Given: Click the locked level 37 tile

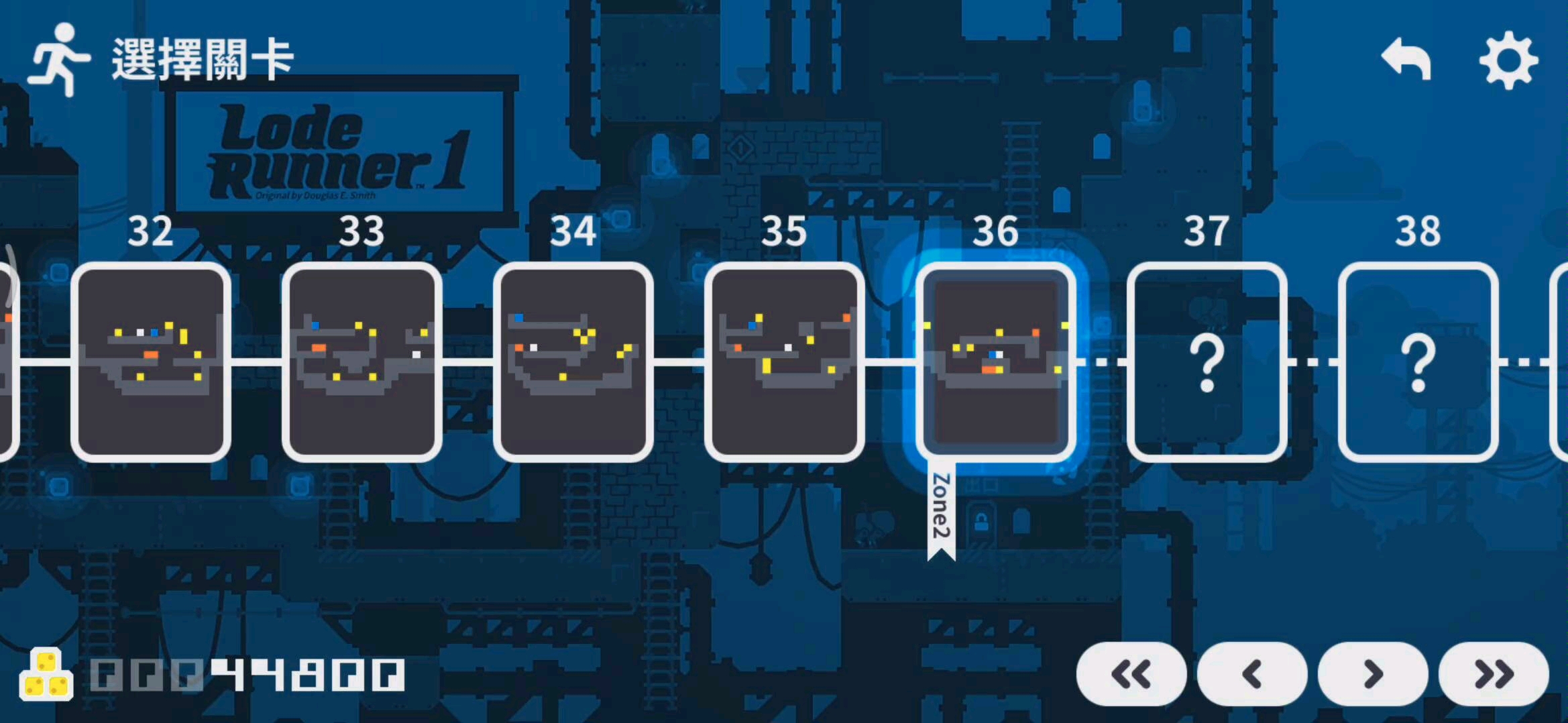Looking at the screenshot, I should 1207,362.
